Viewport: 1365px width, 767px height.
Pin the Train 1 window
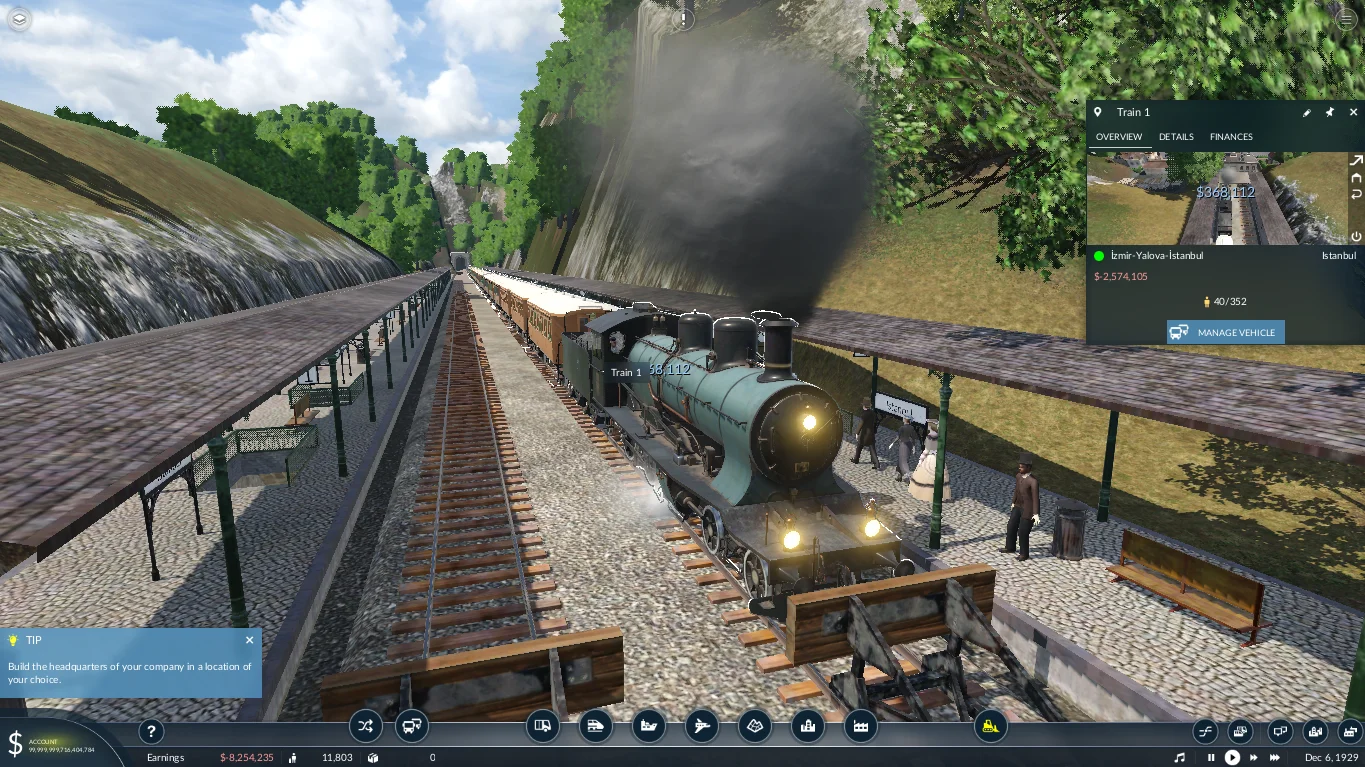1329,113
